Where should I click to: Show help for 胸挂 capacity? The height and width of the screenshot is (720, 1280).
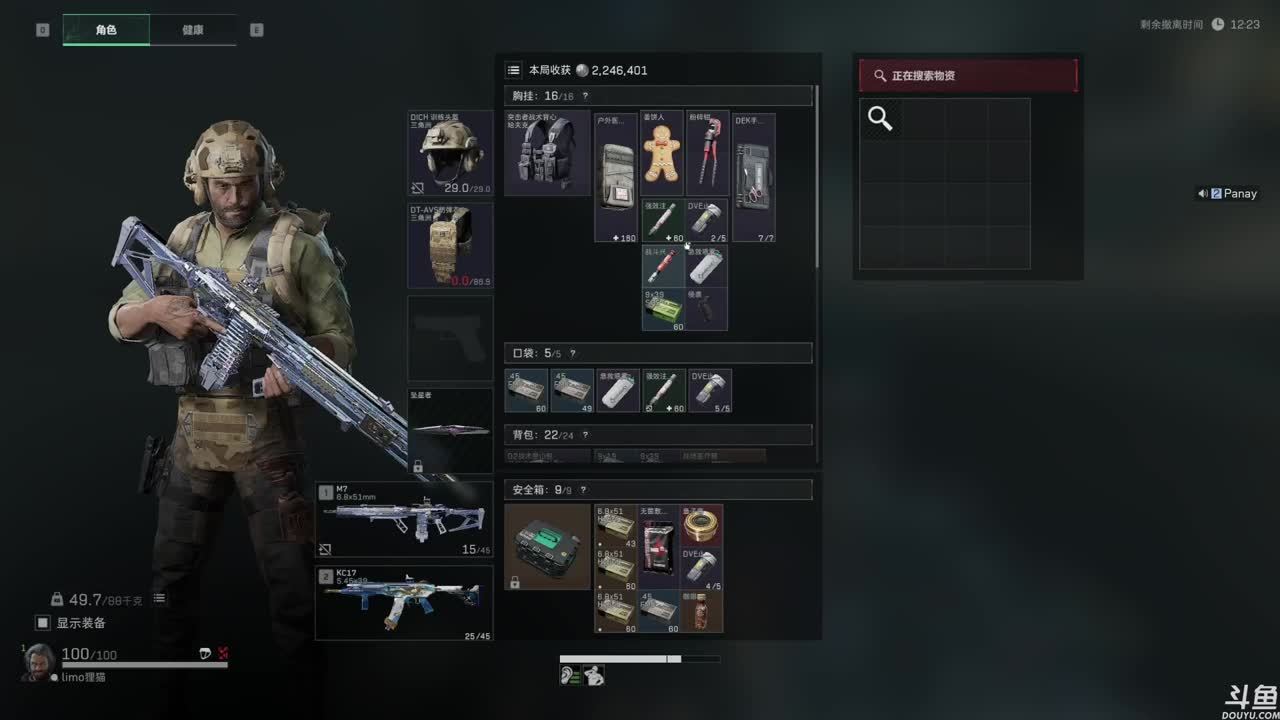[585, 96]
